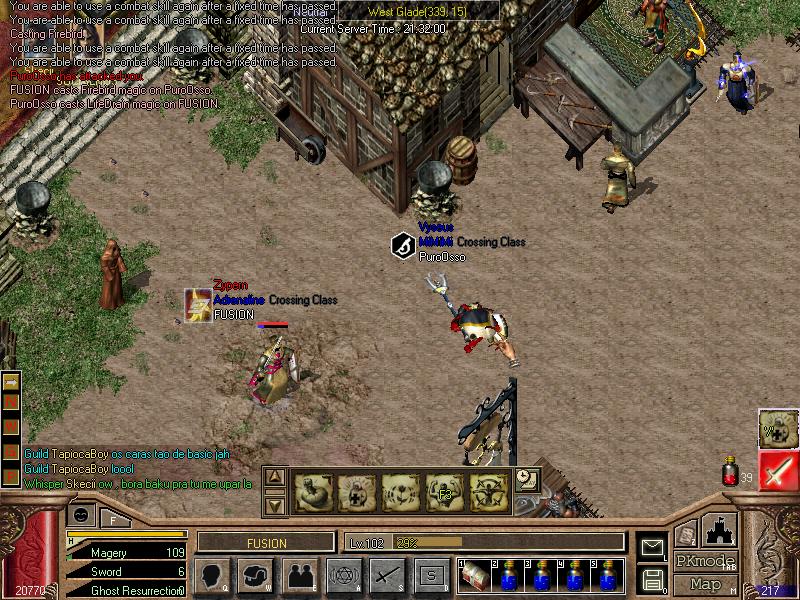The width and height of the screenshot is (800, 600).
Task: Open the castle guild icon
Action: [721, 530]
